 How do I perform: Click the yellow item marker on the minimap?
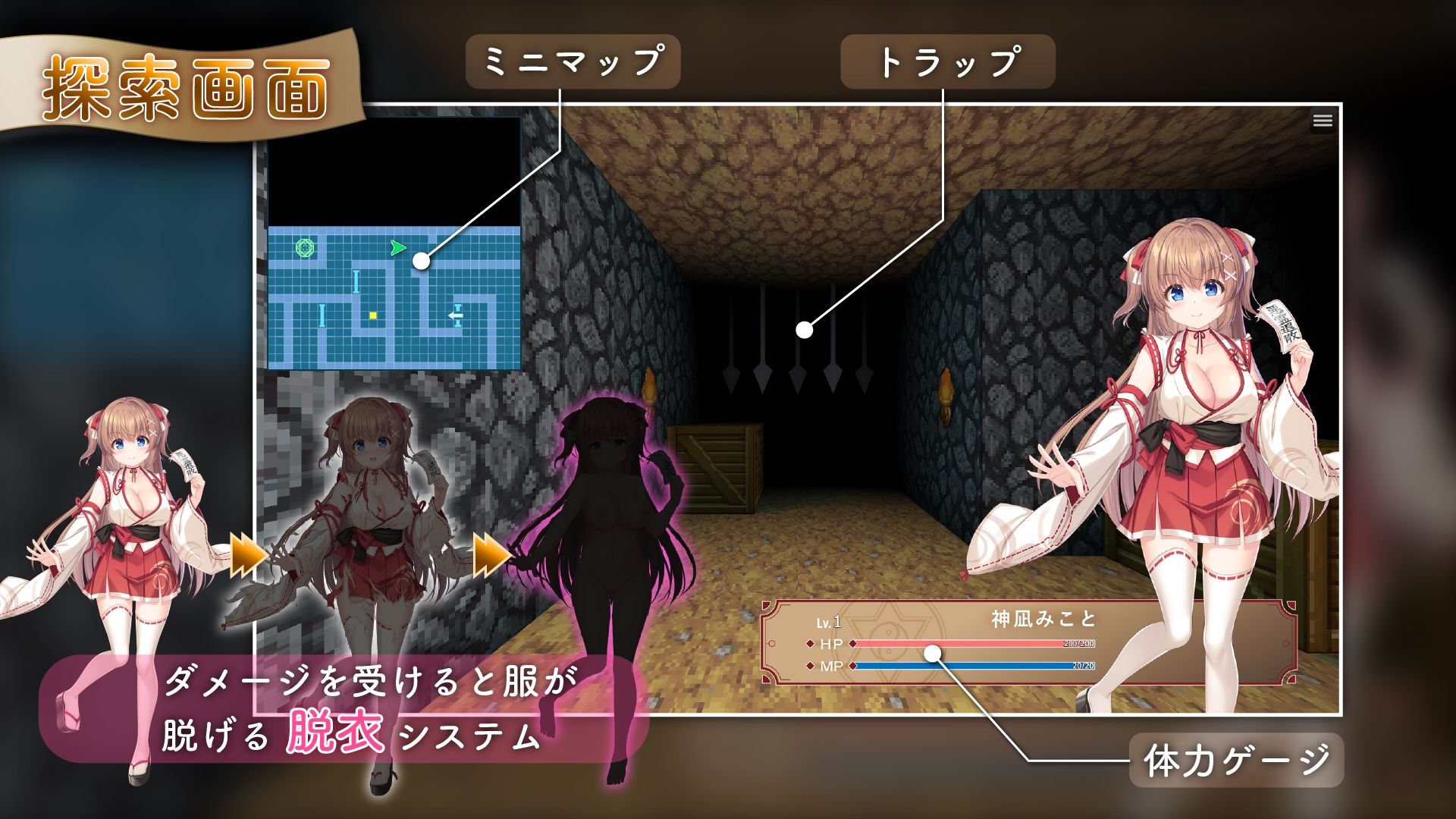pos(373,316)
